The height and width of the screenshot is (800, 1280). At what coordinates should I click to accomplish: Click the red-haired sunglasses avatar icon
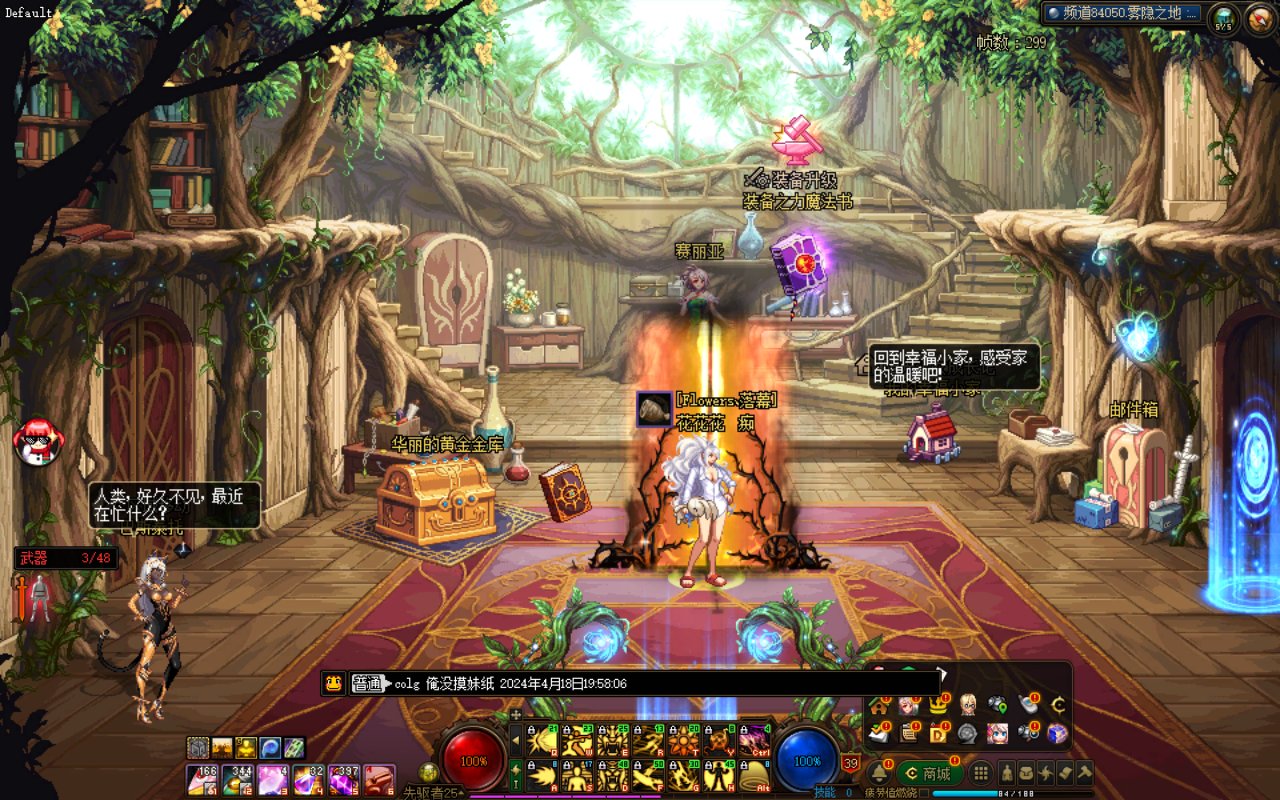[37, 441]
